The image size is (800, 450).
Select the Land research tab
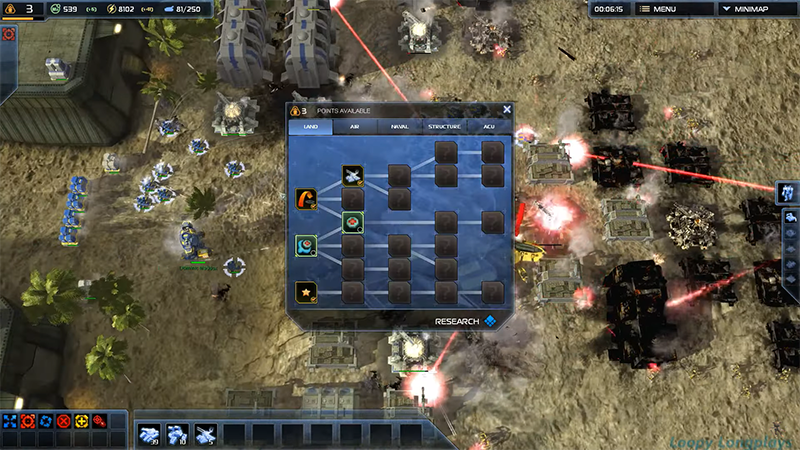[x=310, y=127]
